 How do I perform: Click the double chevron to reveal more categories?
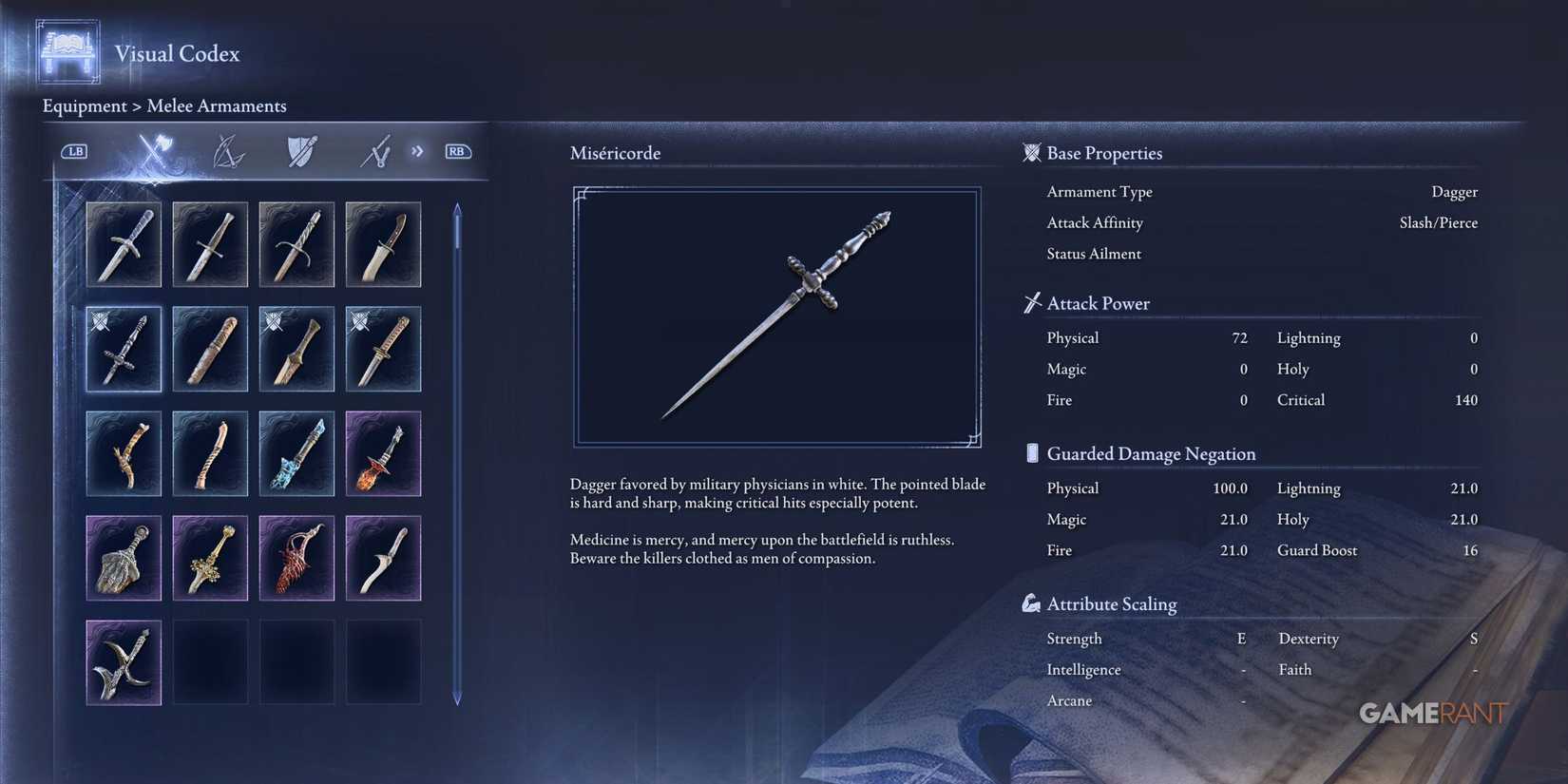416,150
